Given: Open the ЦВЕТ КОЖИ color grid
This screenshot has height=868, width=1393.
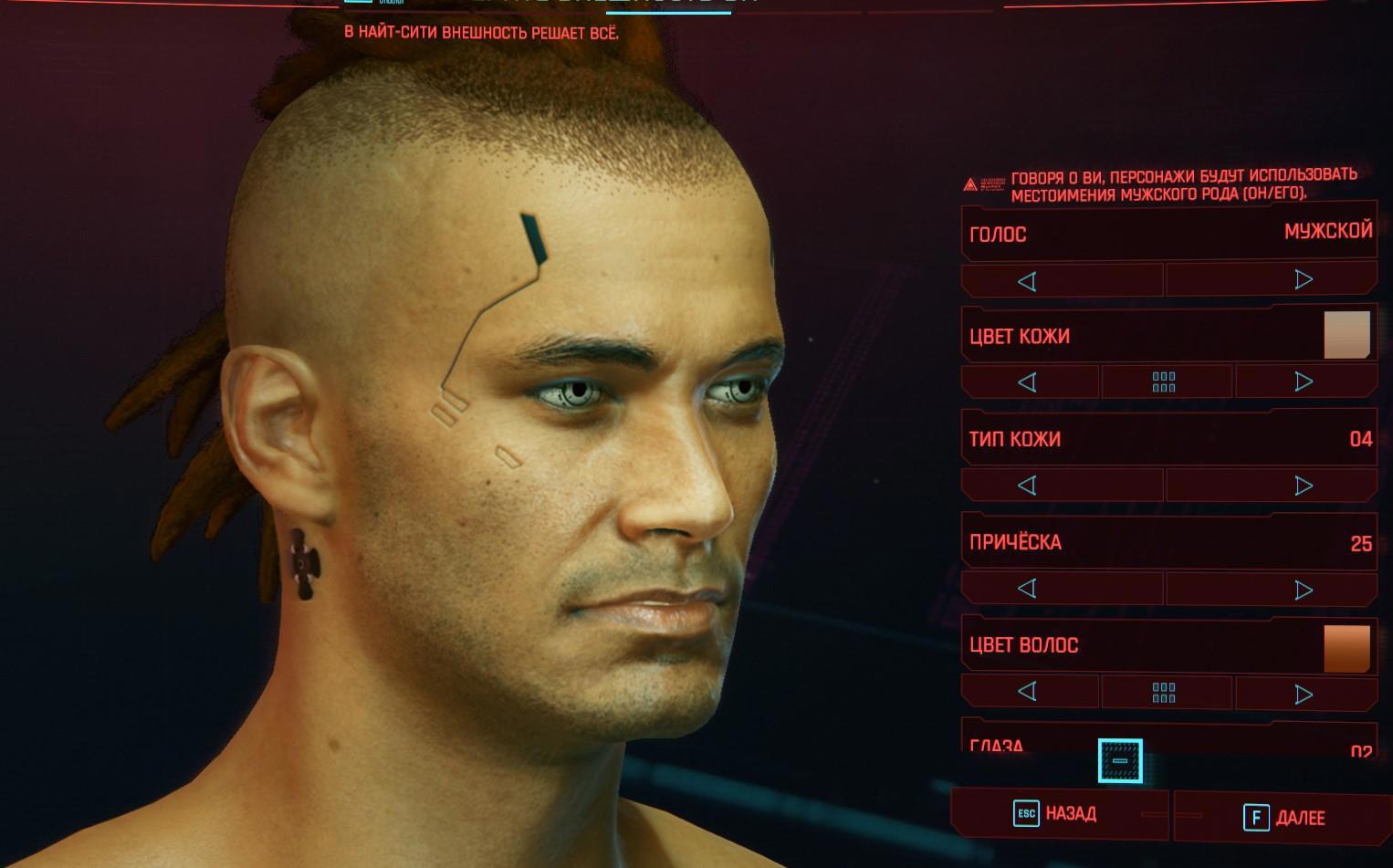Looking at the screenshot, I should 1164,382.
